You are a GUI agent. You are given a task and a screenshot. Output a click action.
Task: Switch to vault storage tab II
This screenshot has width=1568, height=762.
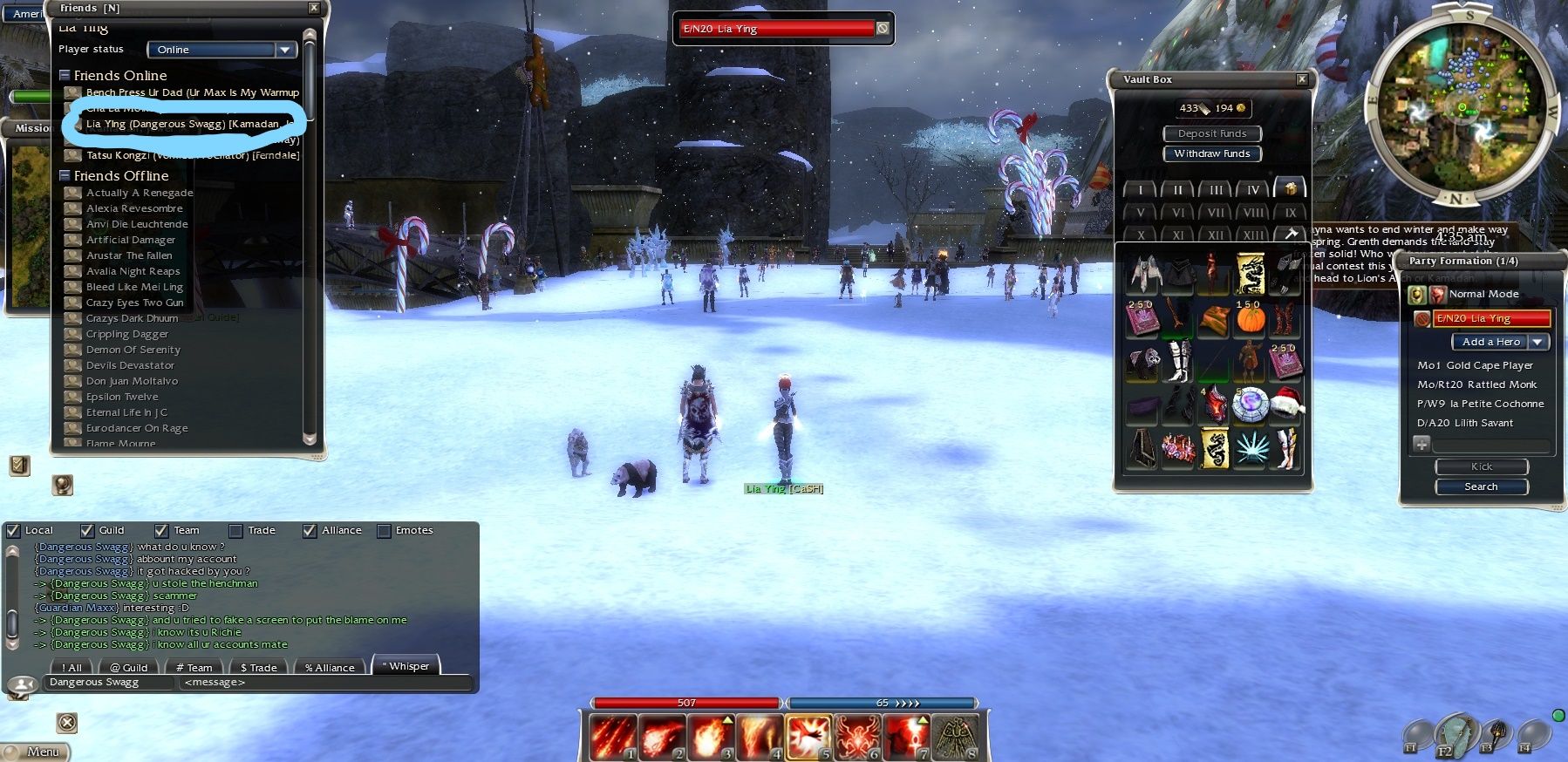[1177, 189]
